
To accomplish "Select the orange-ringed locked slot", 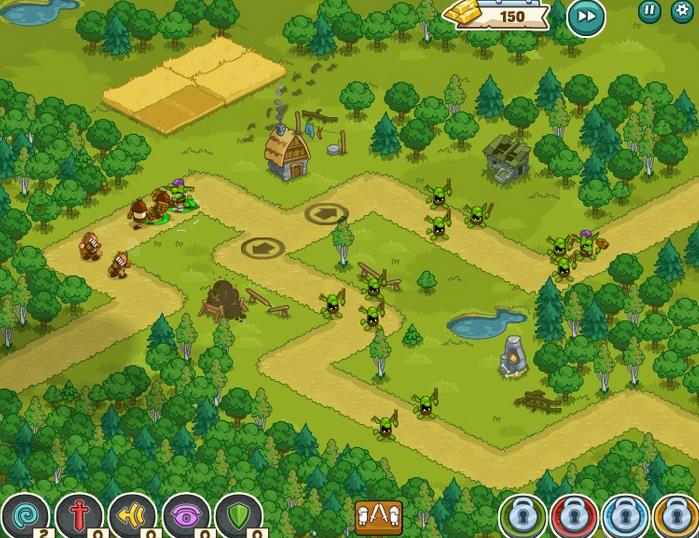I will coord(675,517).
